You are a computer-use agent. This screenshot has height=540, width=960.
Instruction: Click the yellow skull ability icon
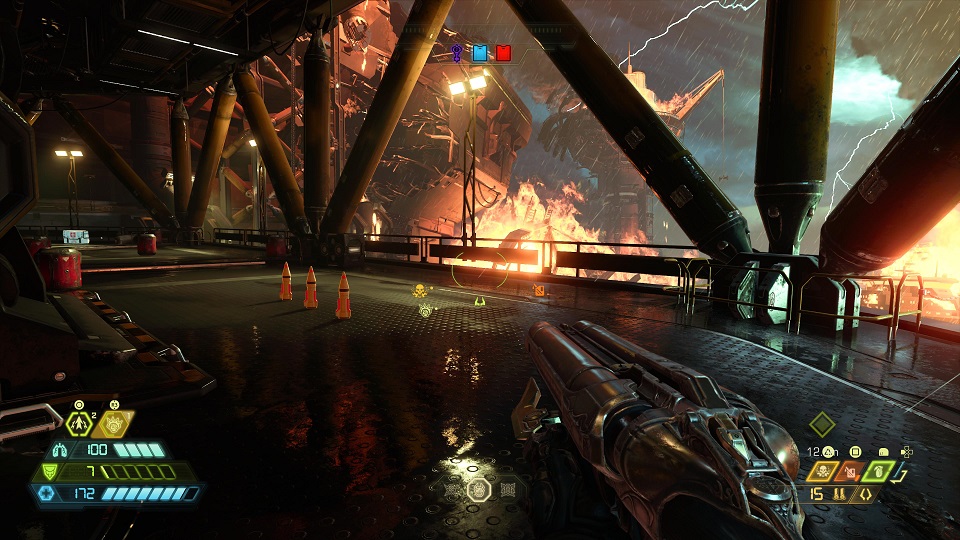pyautogui.click(x=822, y=470)
